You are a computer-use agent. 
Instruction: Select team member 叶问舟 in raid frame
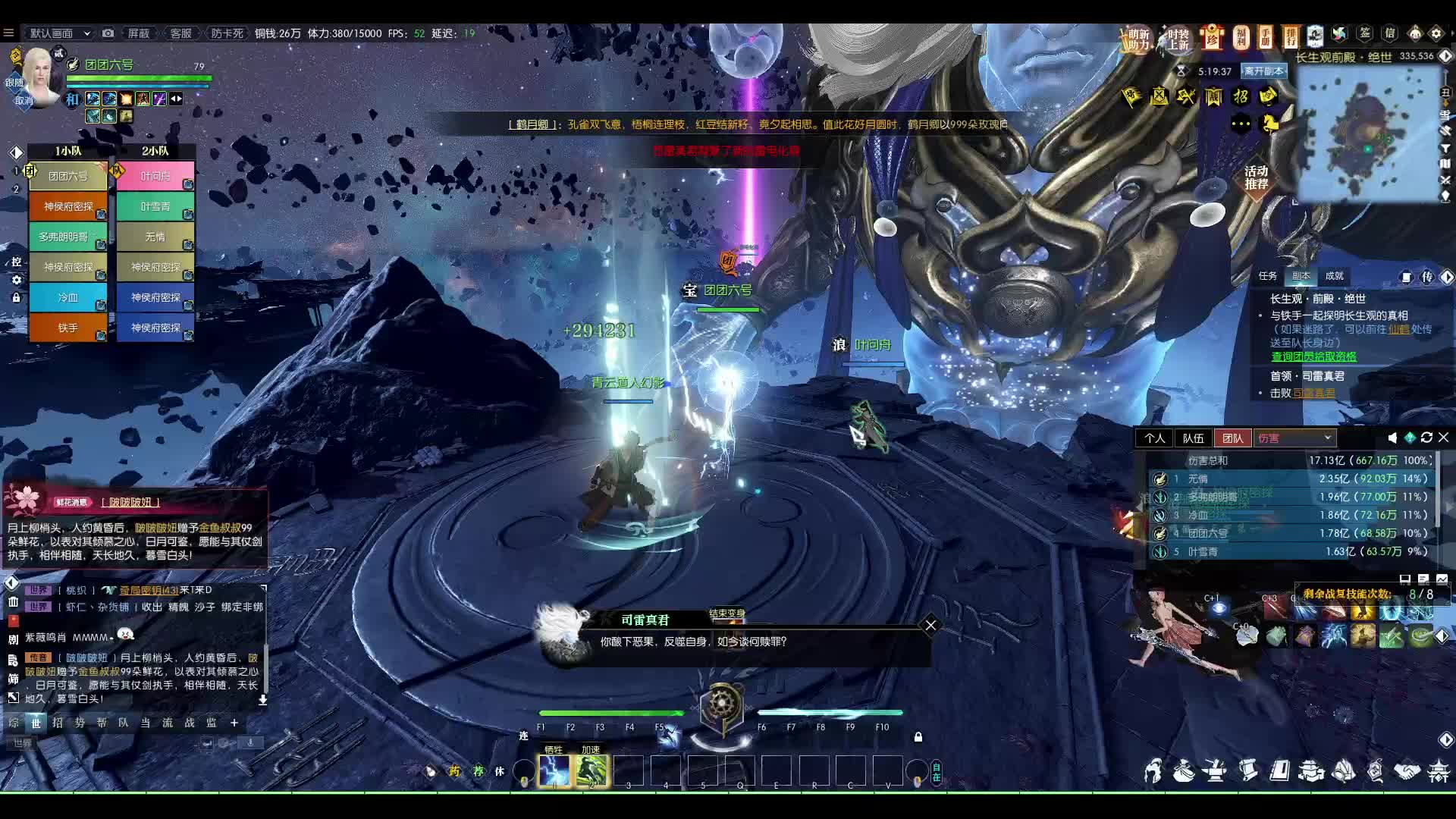[155, 177]
